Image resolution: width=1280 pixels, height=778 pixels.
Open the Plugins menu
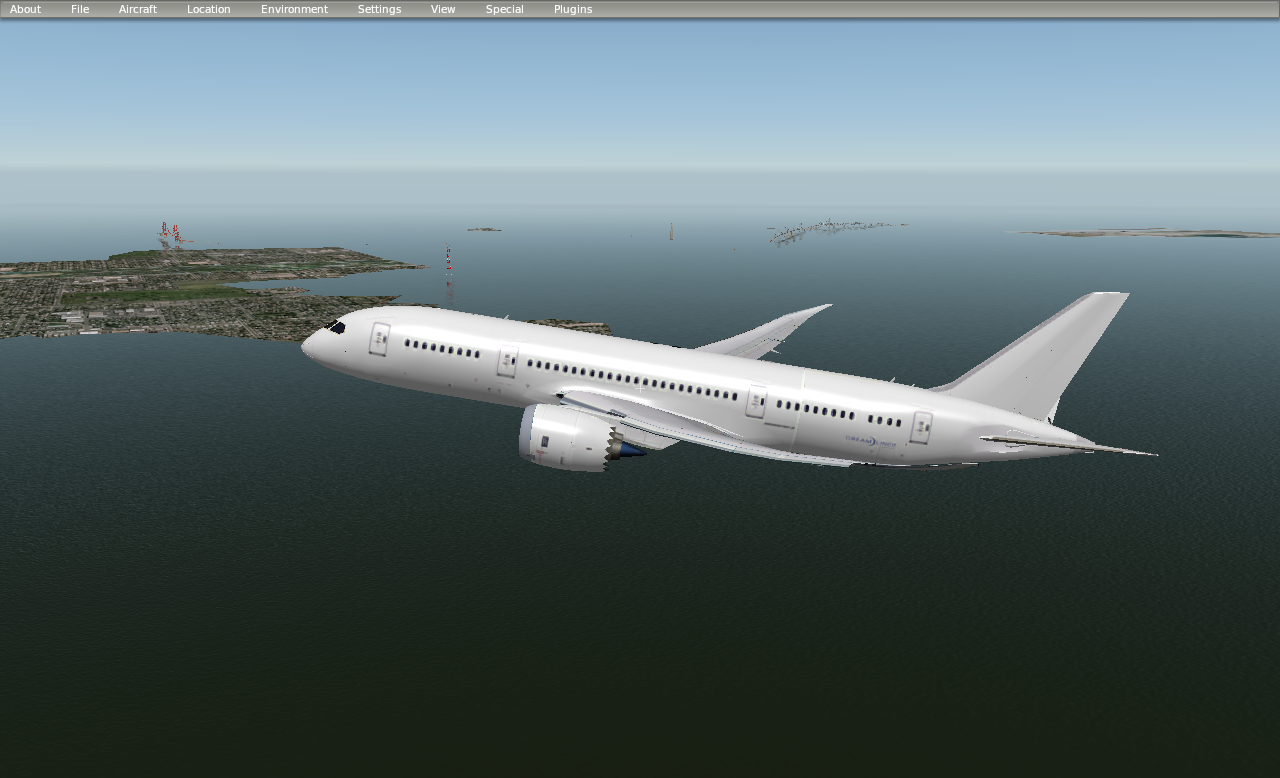click(572, 8)
